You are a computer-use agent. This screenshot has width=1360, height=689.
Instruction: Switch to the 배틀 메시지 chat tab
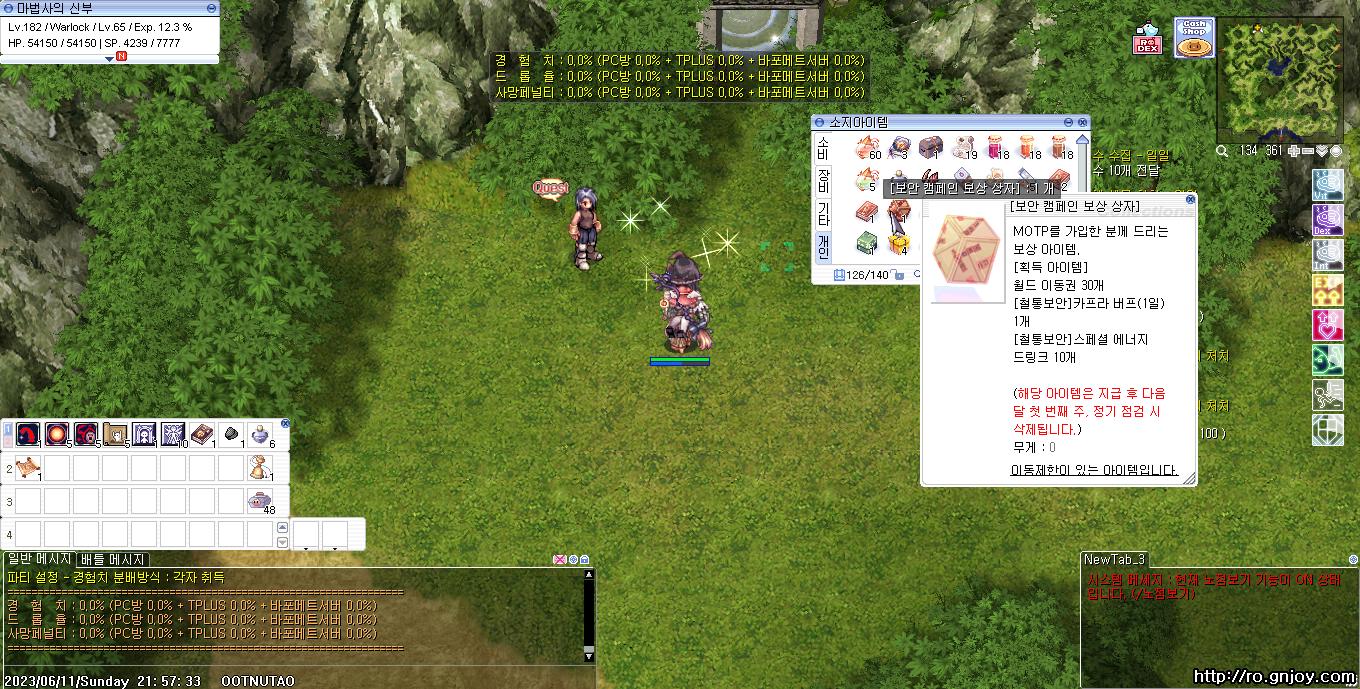click(113, 560)
